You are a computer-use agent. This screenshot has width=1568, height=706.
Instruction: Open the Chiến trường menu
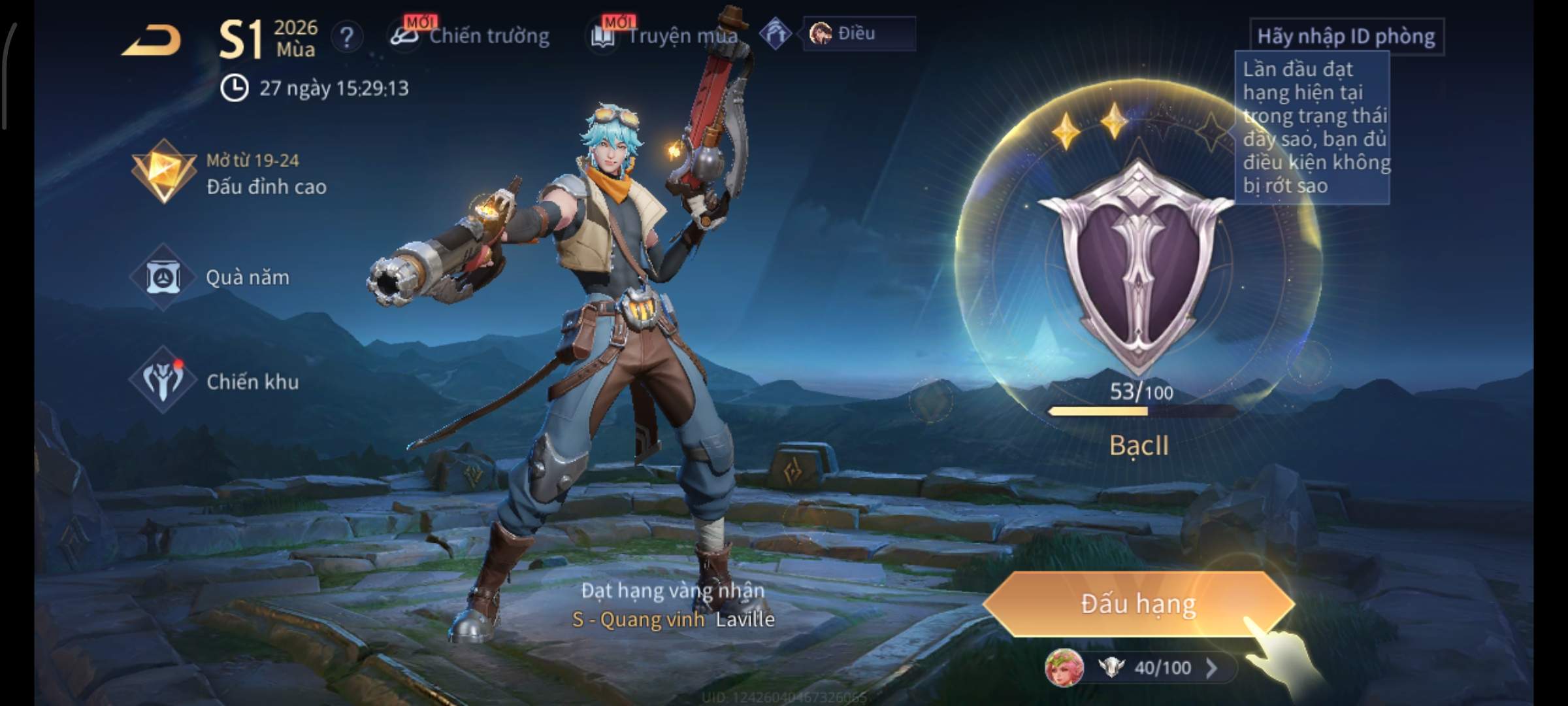(x=470, y=36)
